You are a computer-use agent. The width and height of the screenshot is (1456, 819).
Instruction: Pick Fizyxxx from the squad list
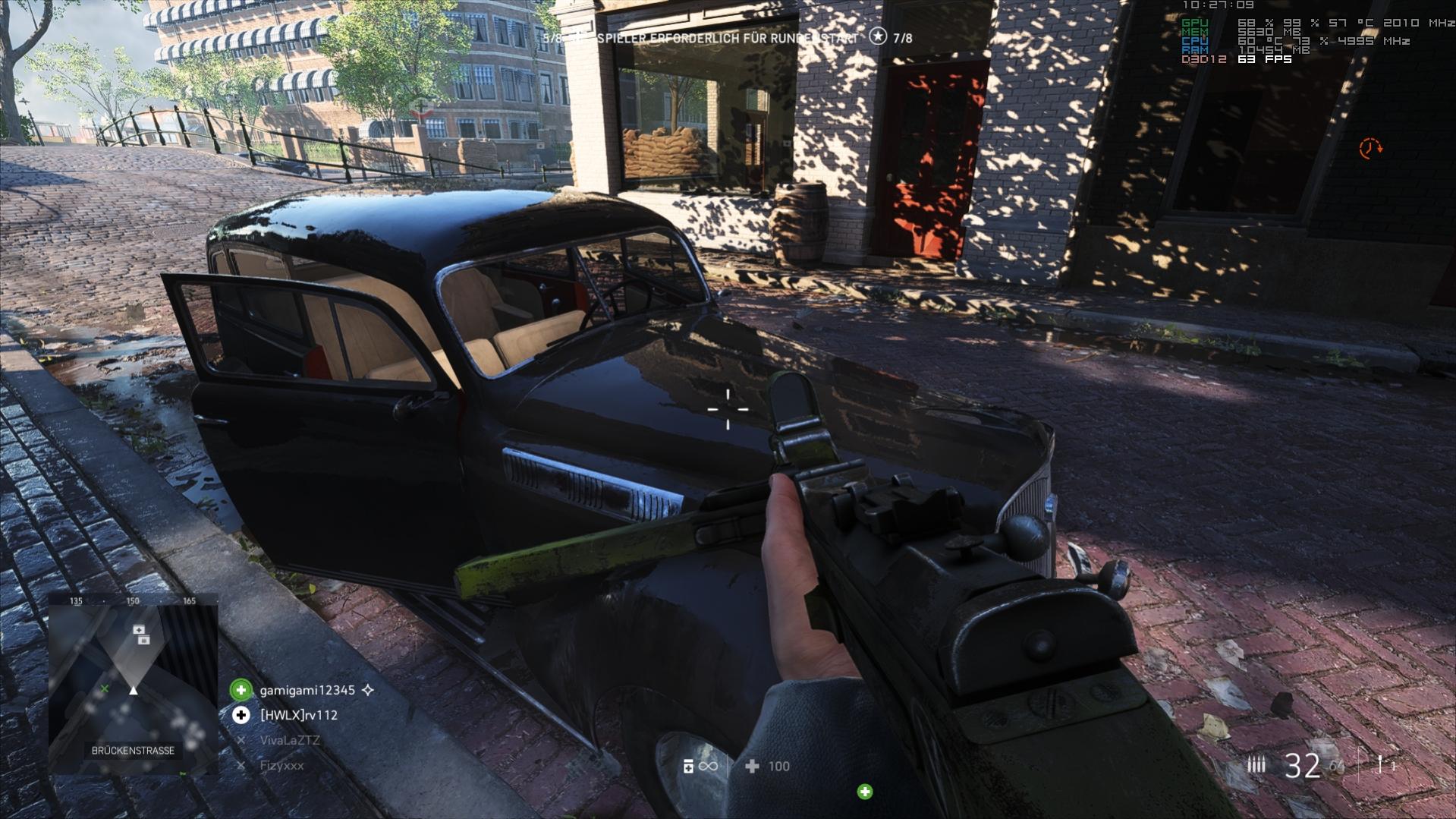point(281,765)
